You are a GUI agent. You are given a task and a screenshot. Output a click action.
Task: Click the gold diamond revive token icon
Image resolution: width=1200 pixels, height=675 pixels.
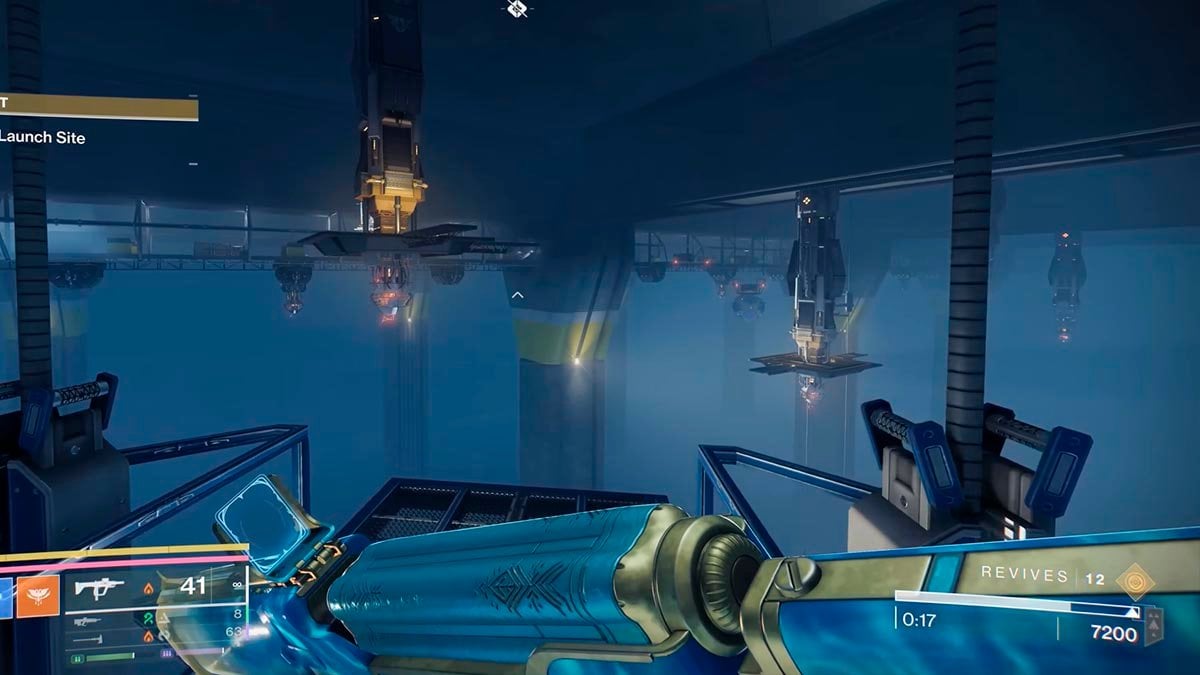[1136, 579]
